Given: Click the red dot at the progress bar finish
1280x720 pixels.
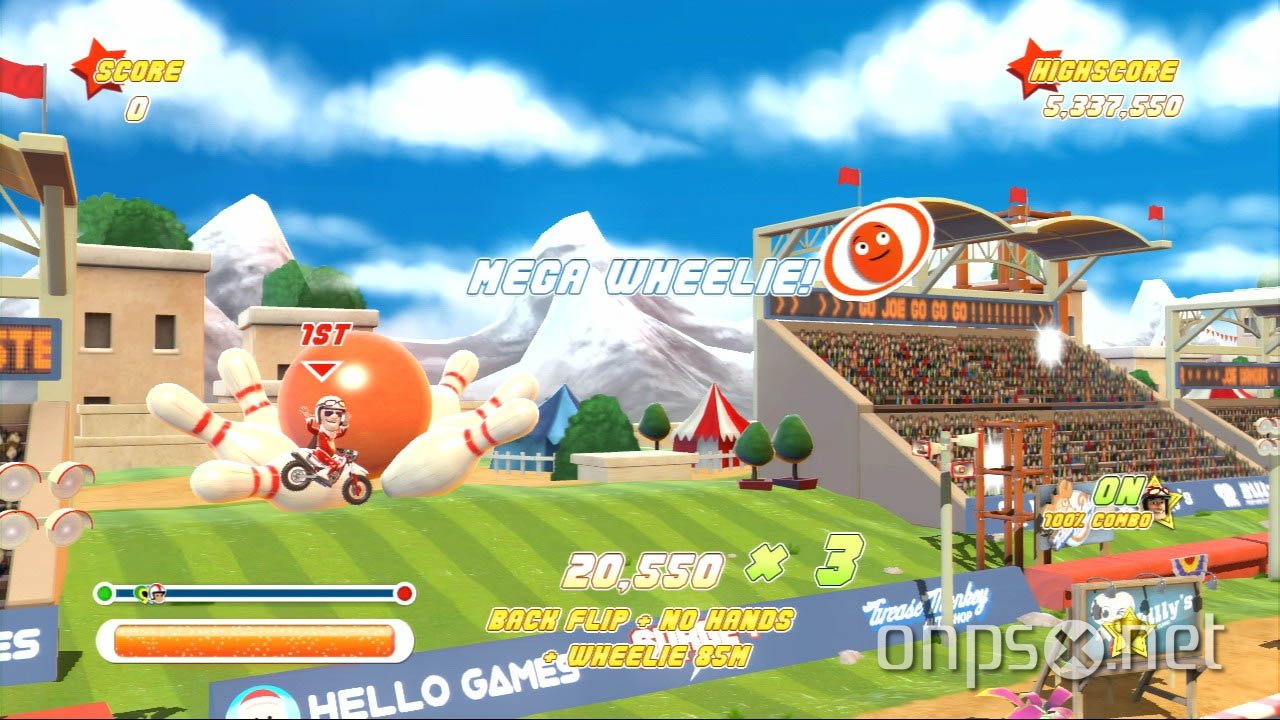Looking at the screenshot, I should [403, 591].
